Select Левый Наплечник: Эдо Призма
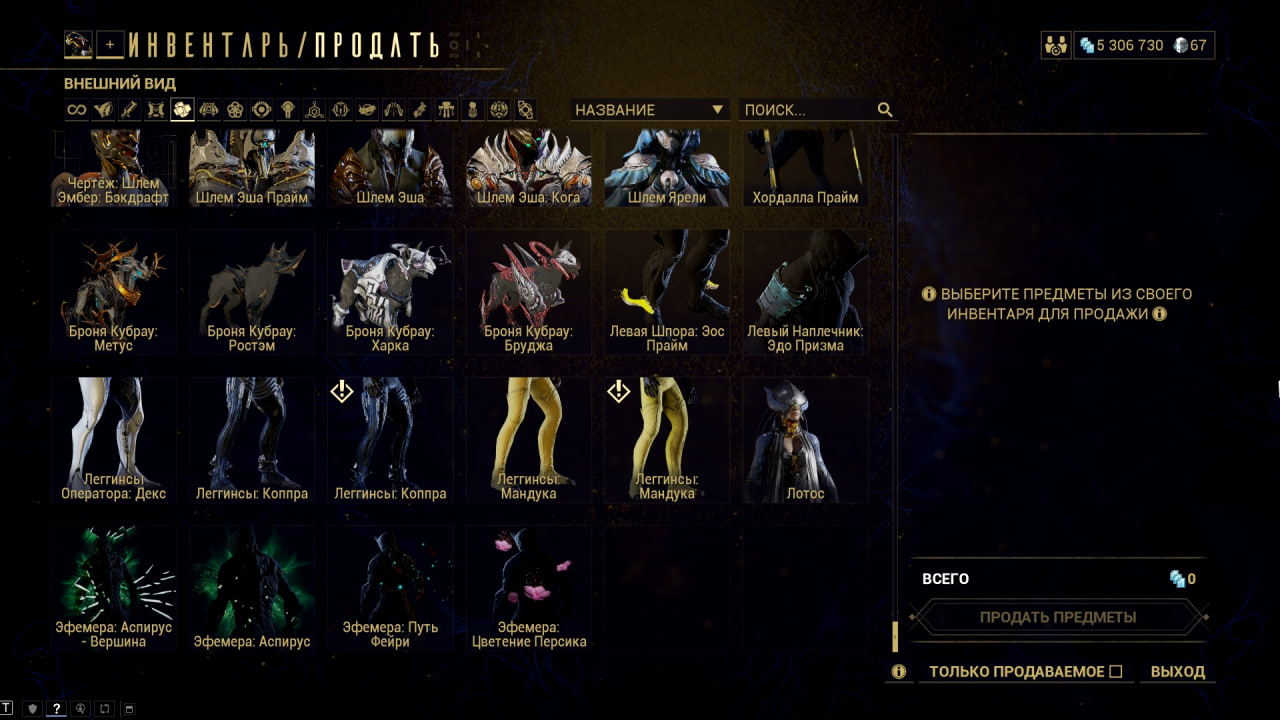 pos(805,292)
